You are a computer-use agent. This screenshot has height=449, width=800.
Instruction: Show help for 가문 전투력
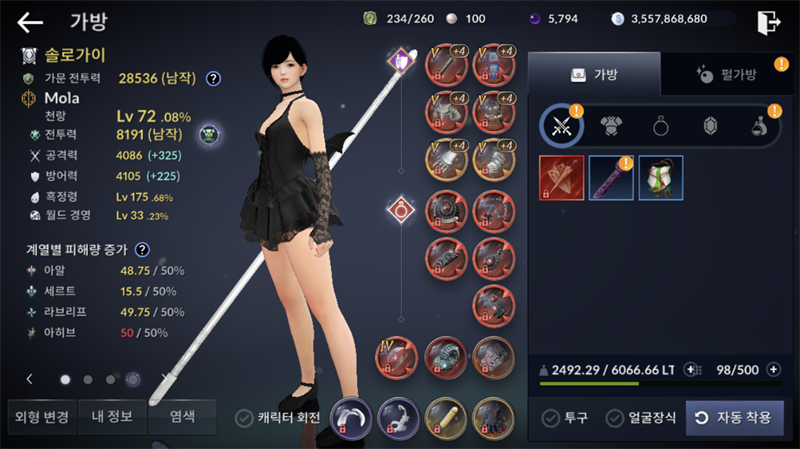213,78
